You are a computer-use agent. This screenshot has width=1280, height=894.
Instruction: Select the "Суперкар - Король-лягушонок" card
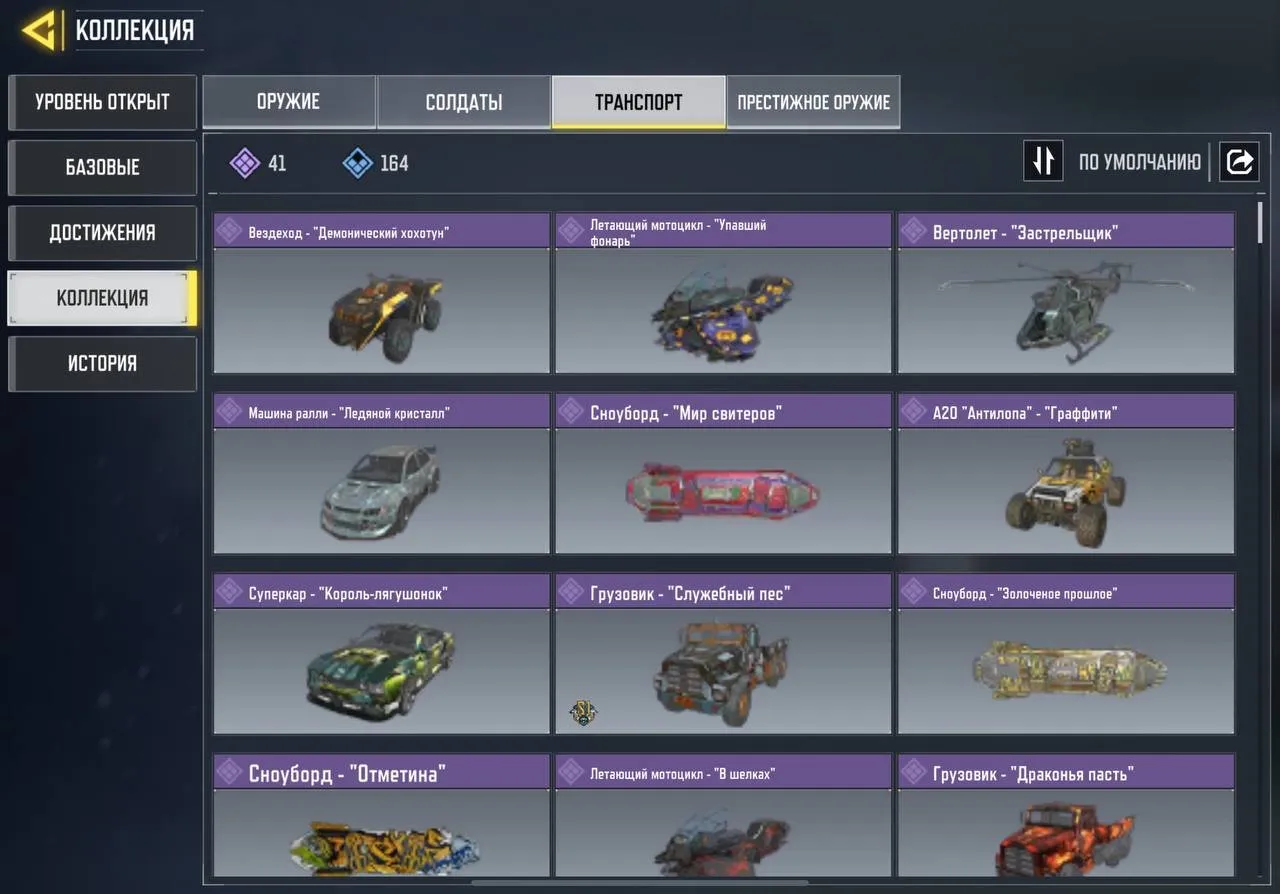point(380,671)
